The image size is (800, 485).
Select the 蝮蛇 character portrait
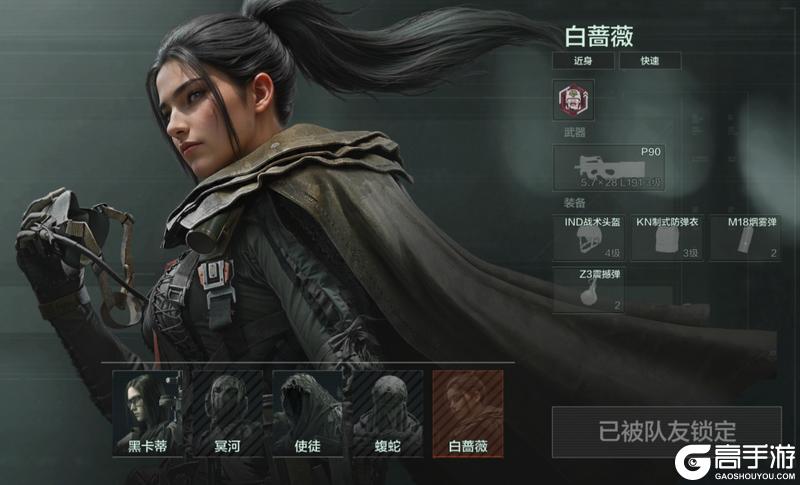[387, 414]
